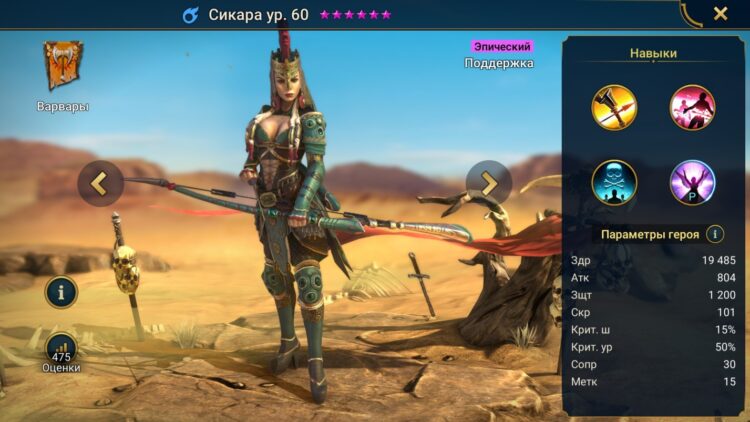The image size is (750, 422).
Task: View the skull skill icon
Action: [613, 183]
